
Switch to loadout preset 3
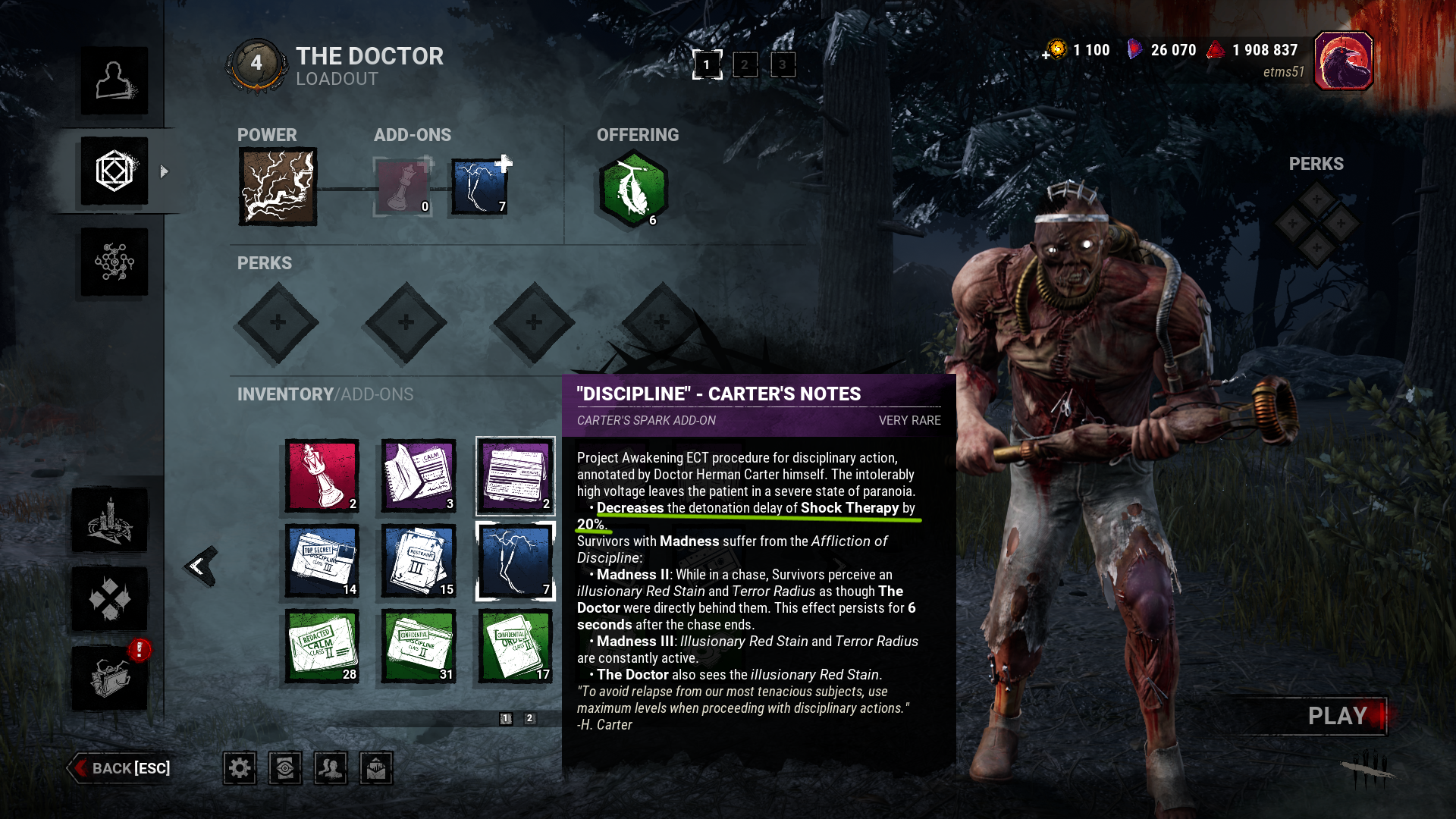(x=782, y=65)
